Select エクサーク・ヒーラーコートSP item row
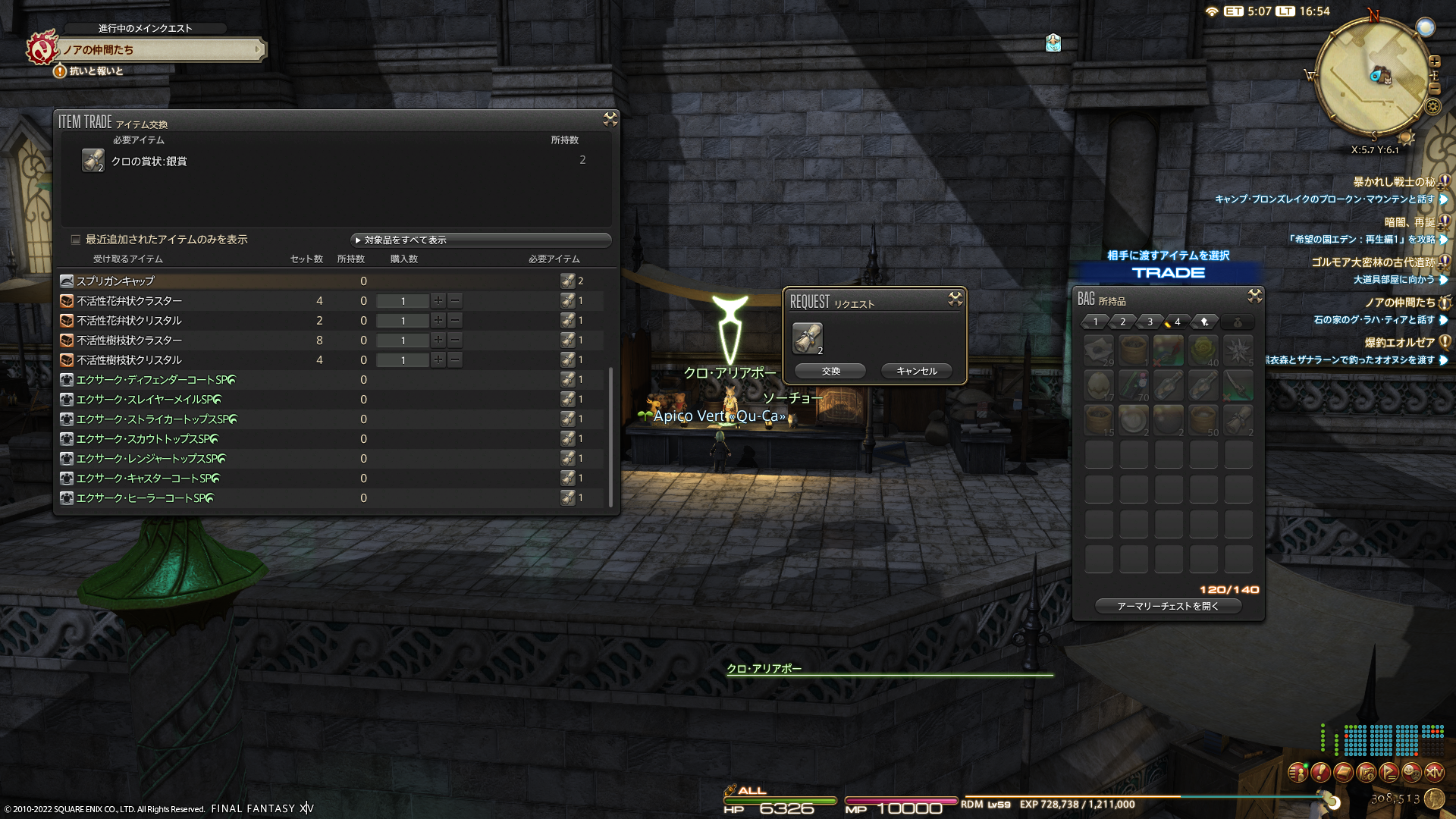This screenshot has width=1456, height=819. pyautogui.click(x=145, y=497)
